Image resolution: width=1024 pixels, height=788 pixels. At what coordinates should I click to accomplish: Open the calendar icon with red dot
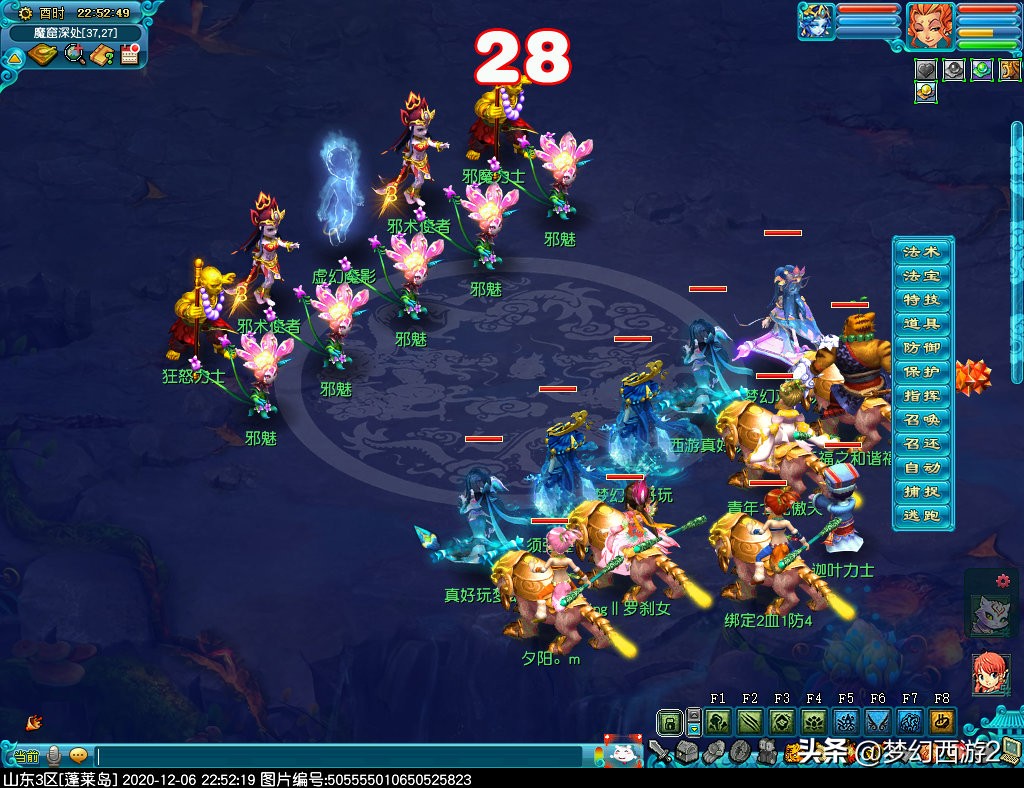[129, 55]
